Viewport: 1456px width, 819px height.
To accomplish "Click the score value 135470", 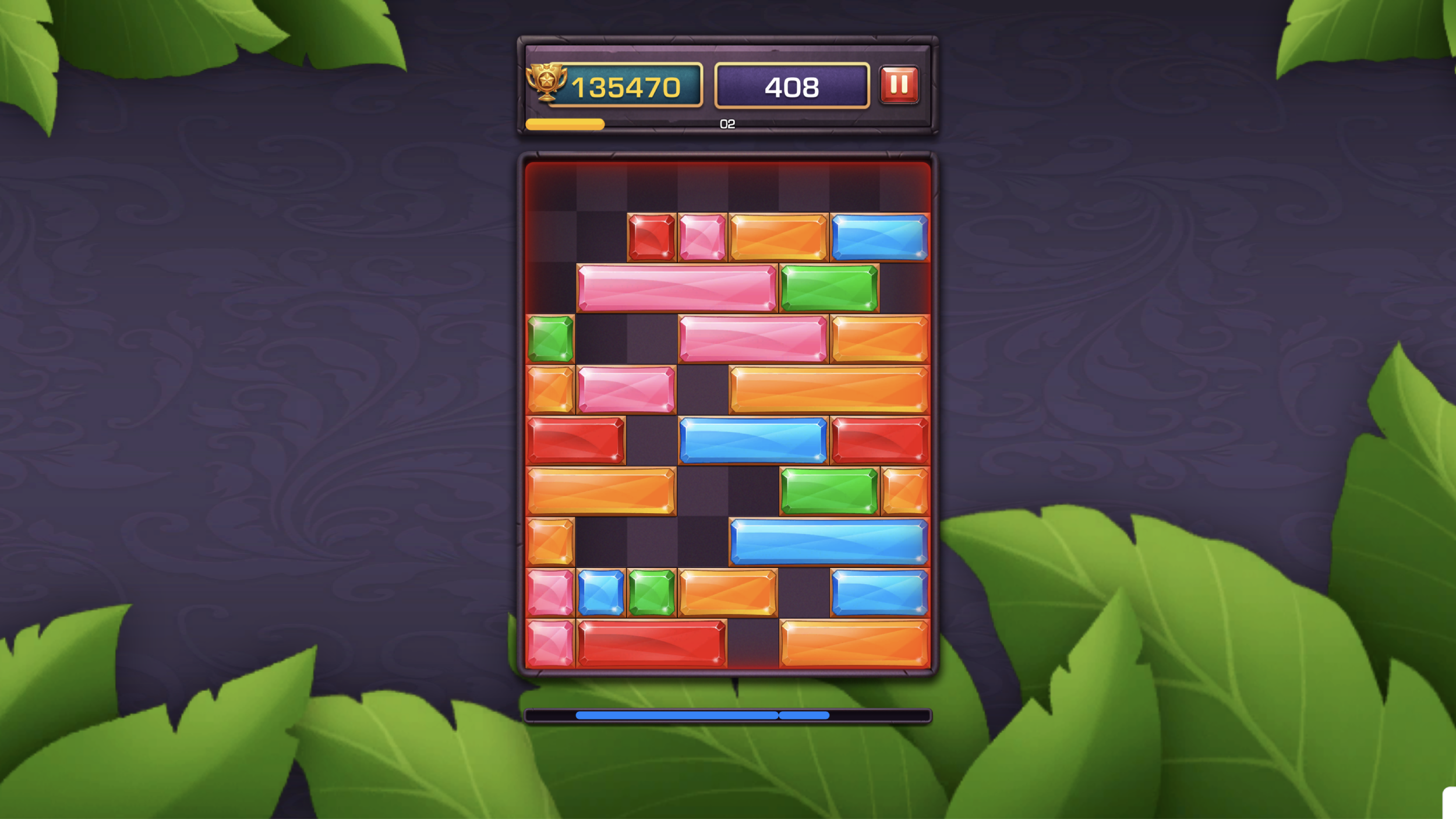I will click(626, 87).
